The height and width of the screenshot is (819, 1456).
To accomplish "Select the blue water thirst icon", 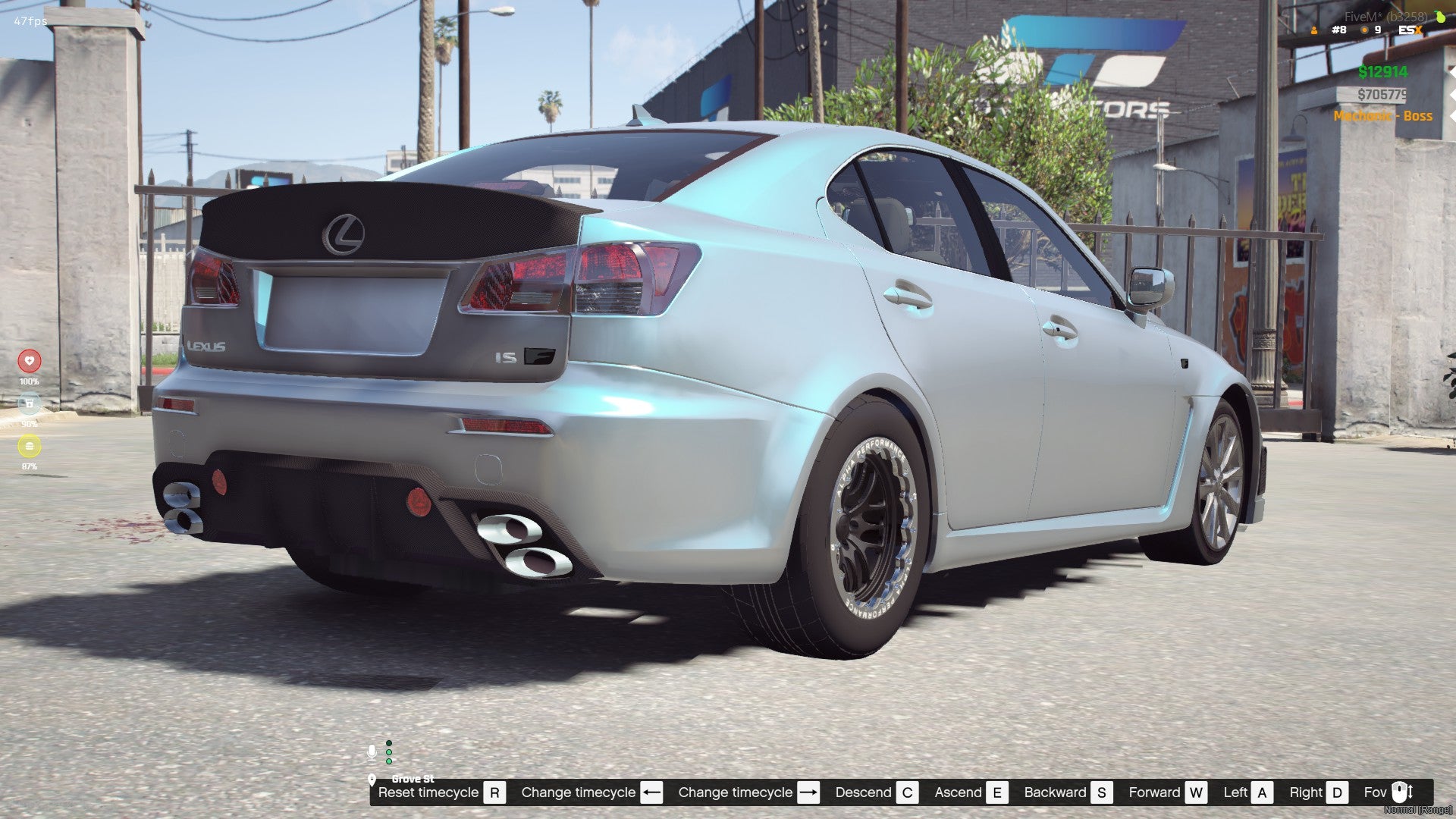I will coord(30,403).
